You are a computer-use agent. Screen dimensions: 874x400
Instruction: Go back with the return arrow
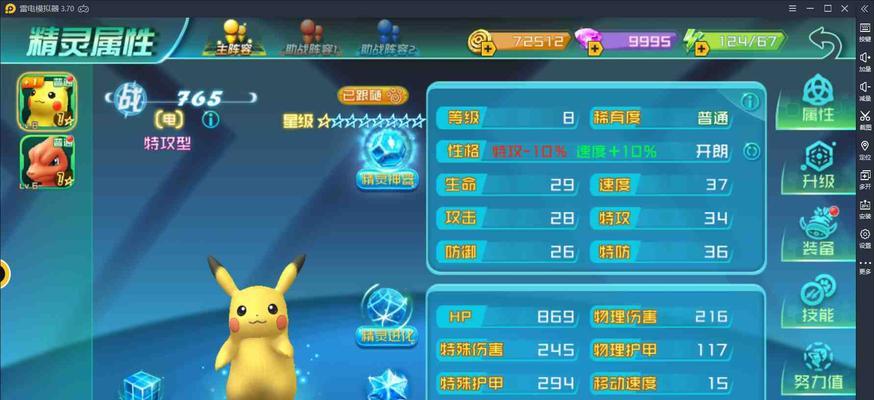pos(824,42)
